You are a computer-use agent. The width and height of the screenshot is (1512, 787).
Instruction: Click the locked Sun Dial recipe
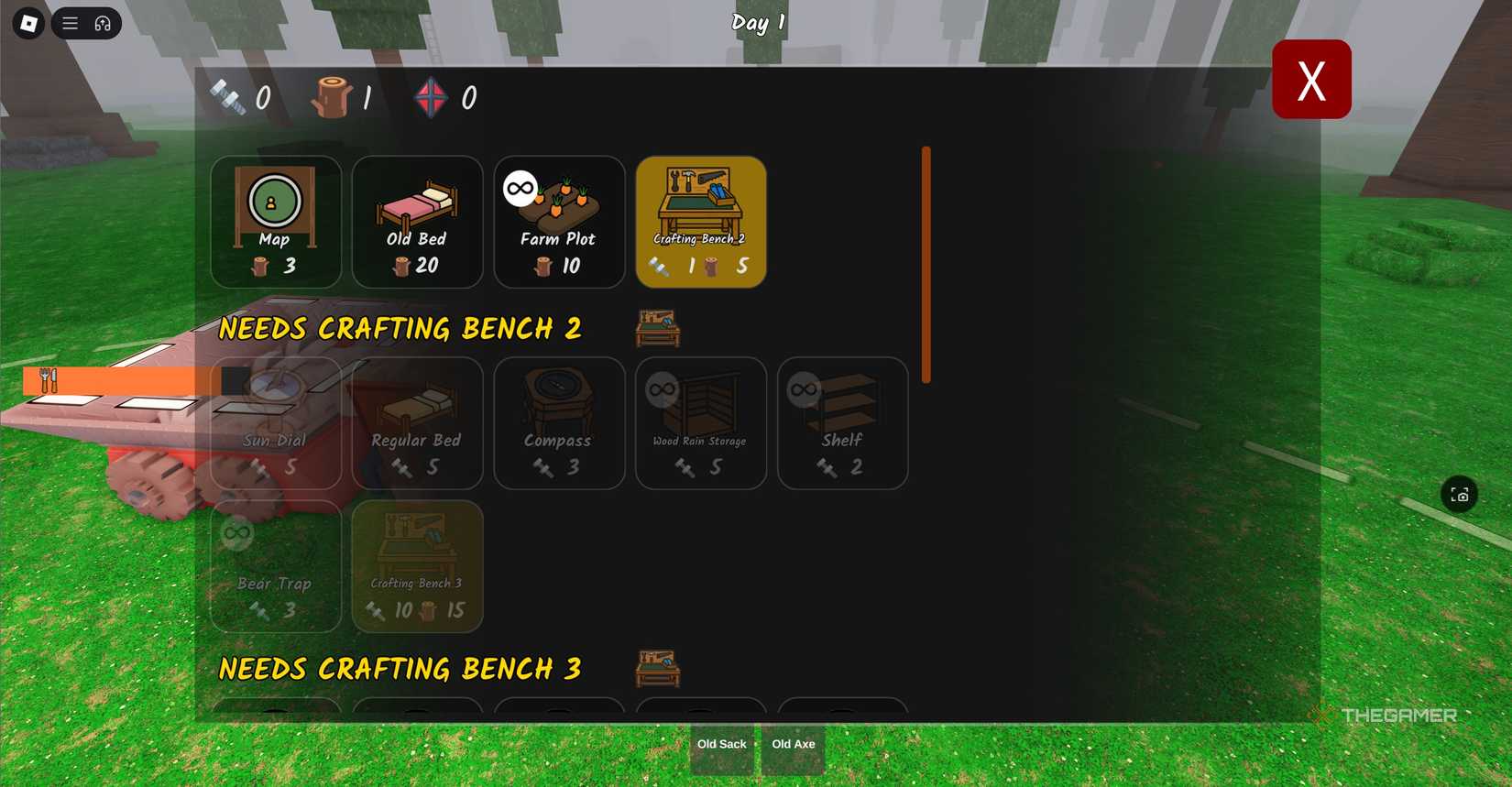(x=276, y=423)
